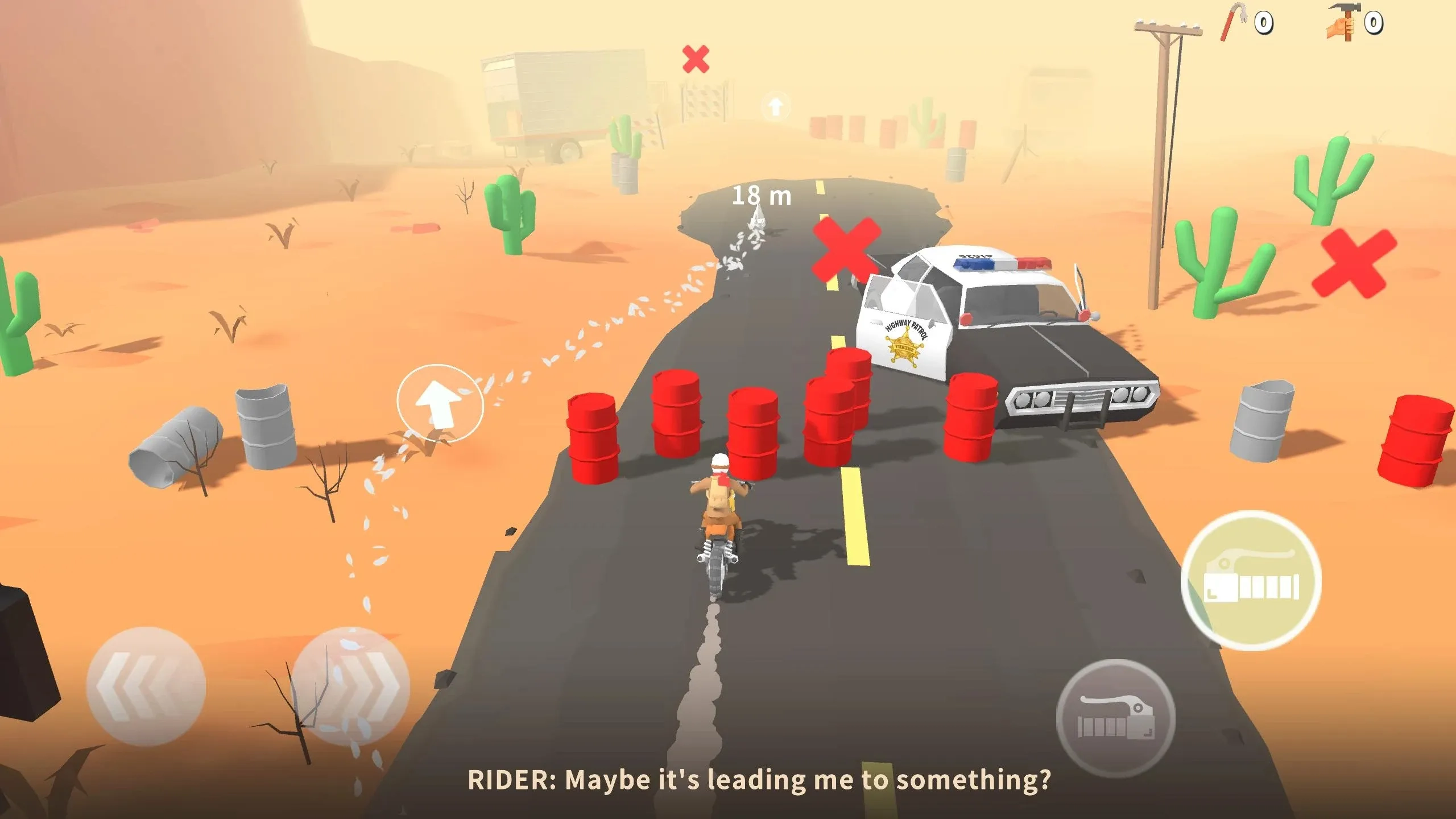Select the crowbar tool icon
This screenshot has width=1456, height=819.
point(1232,22)
